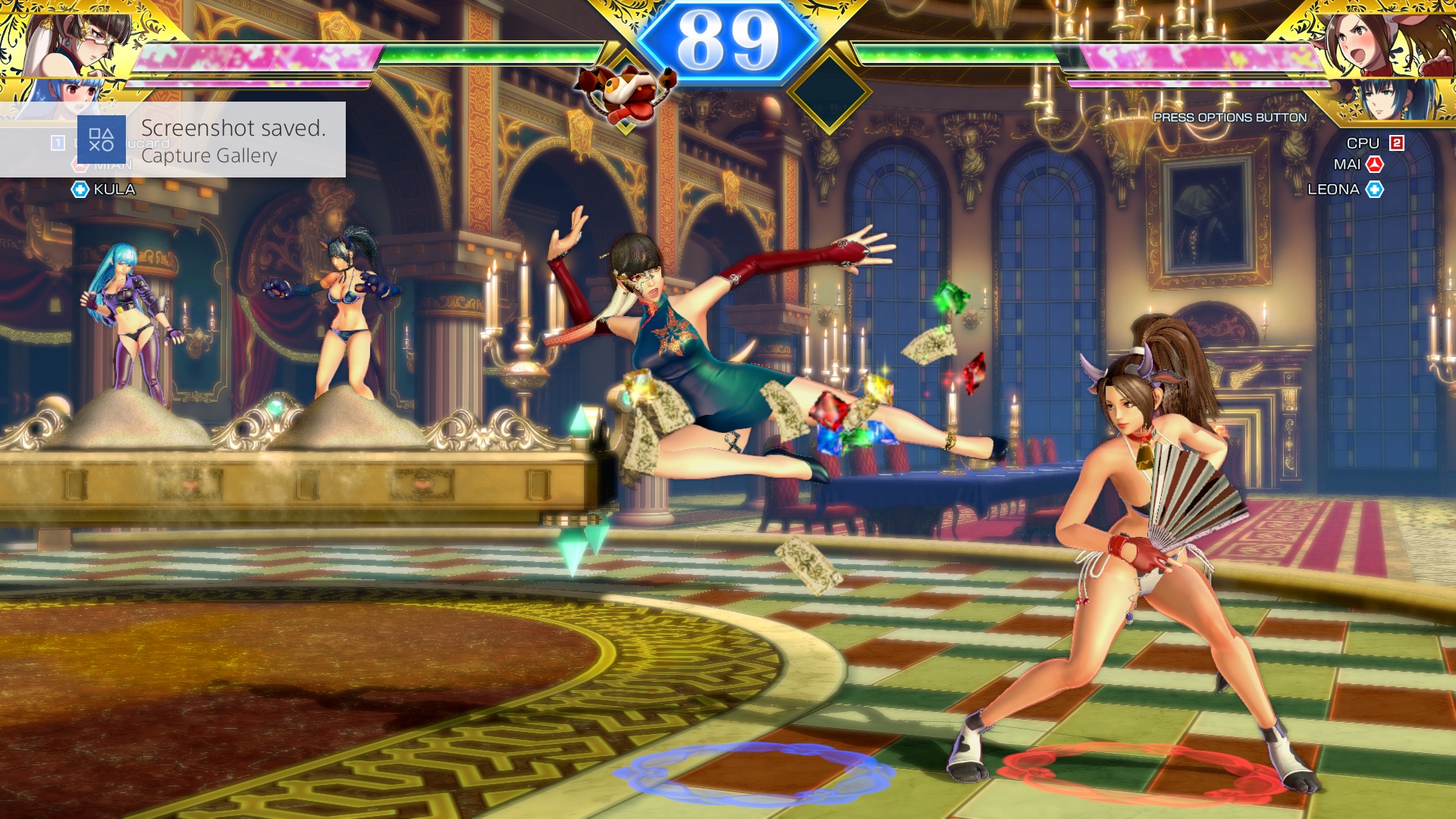The height and width of the screenshot is (819, 1456).
Task: Select the KULA name tag
Action: (114, 190)
